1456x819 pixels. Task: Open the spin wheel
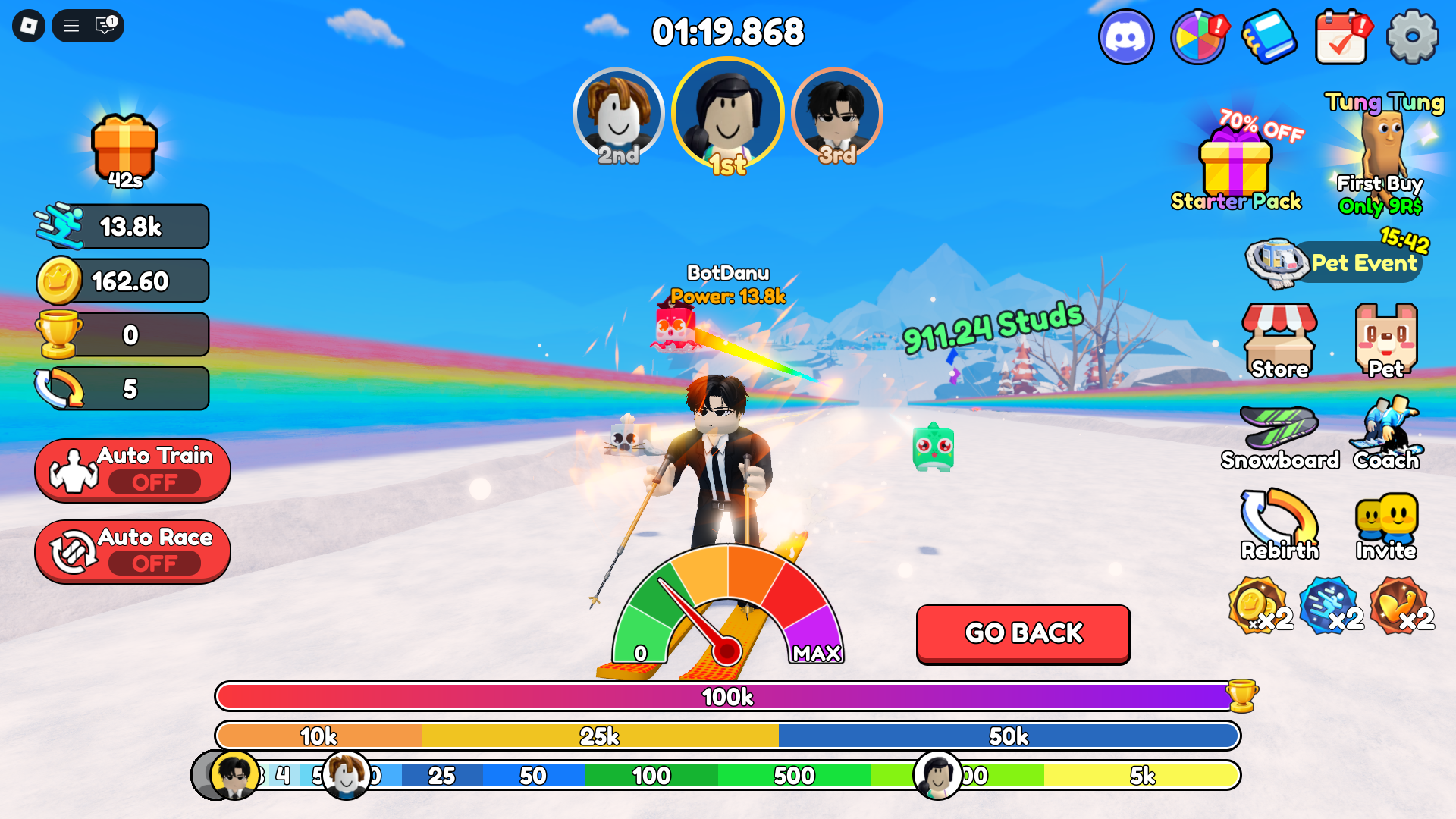coord(1198,37)
